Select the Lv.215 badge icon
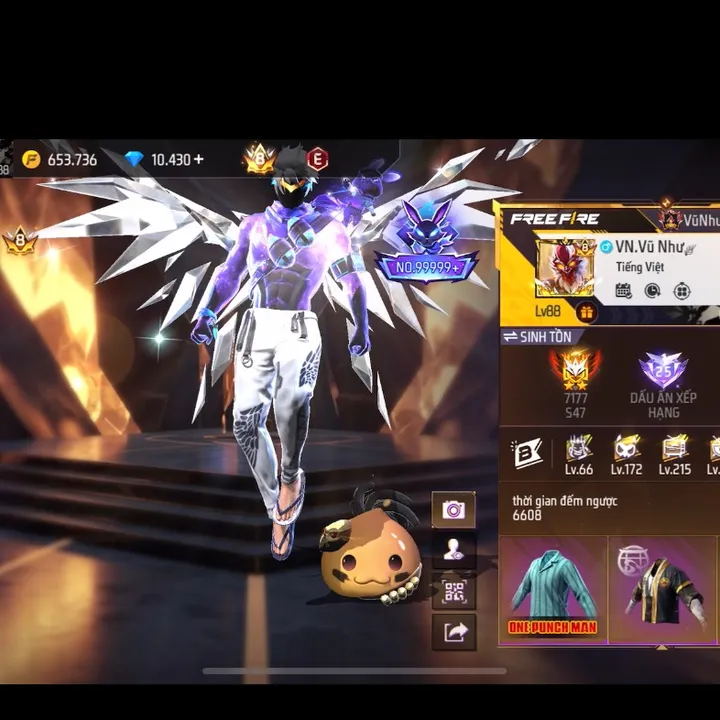The width and height of the screenshot is (720, 720). pyautogui.click(x=675, y=454)
